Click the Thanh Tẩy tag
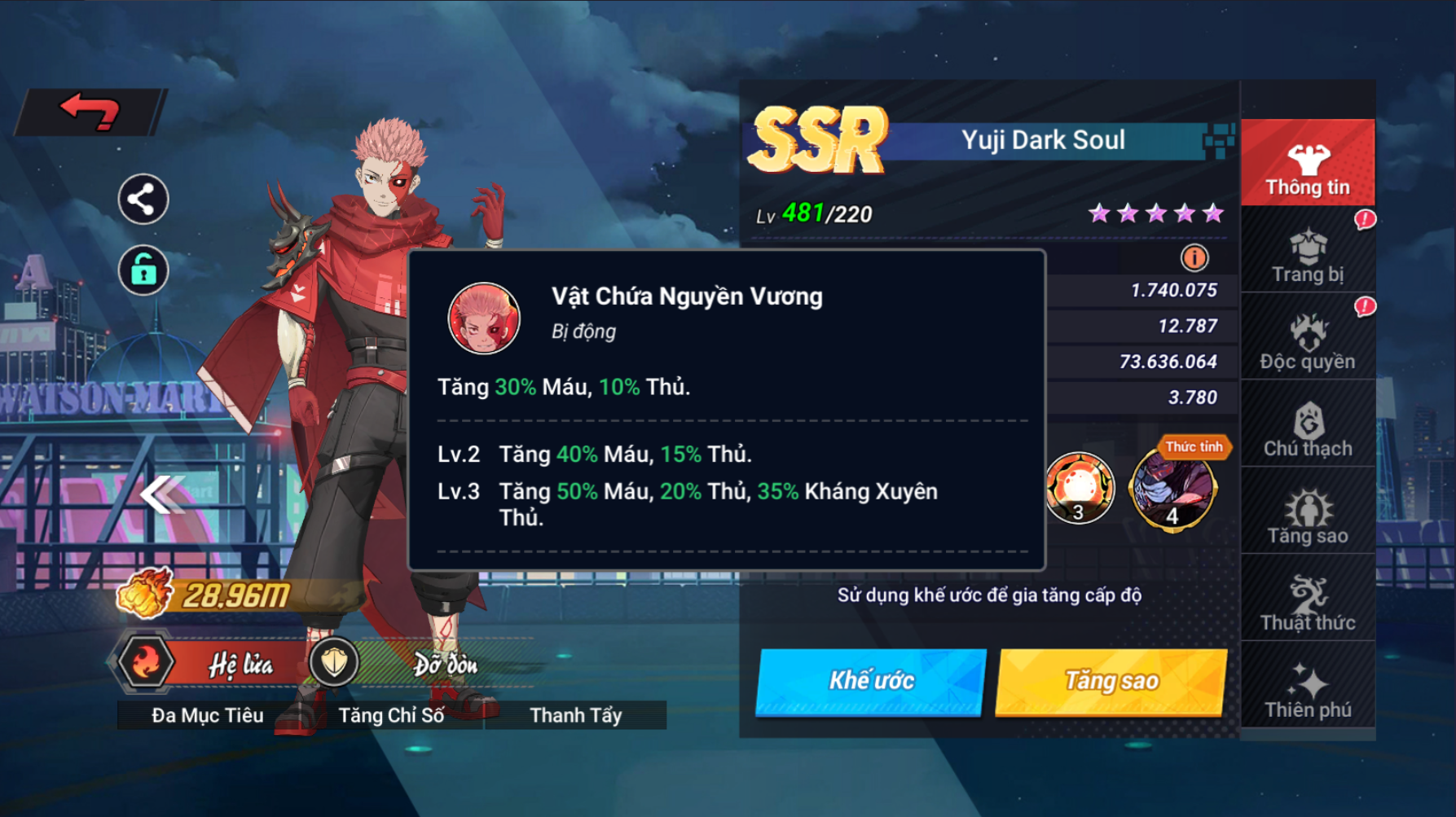1456x817 pixels. [575, 715]
